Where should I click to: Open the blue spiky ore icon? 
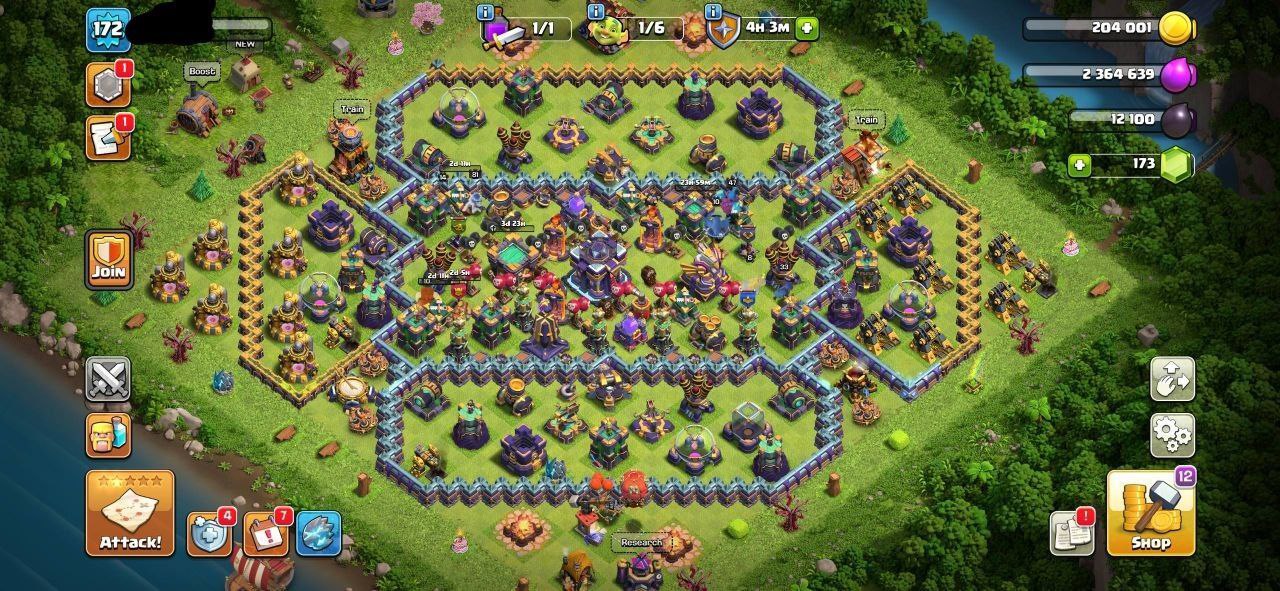click(x=318, y=535)
